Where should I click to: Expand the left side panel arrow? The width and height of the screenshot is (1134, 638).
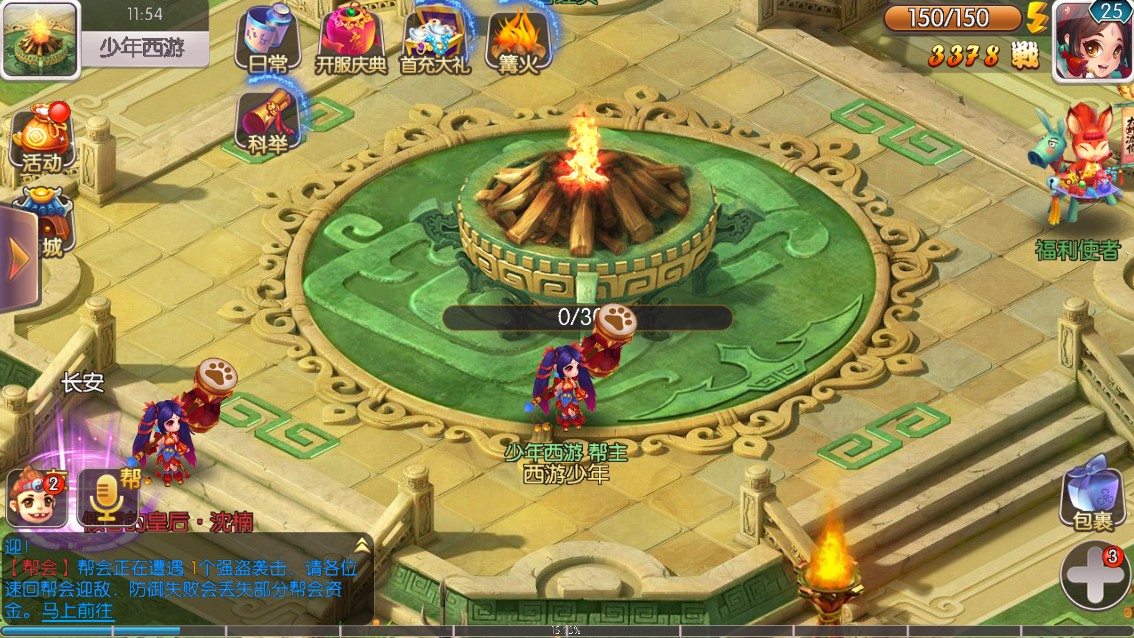17,259
